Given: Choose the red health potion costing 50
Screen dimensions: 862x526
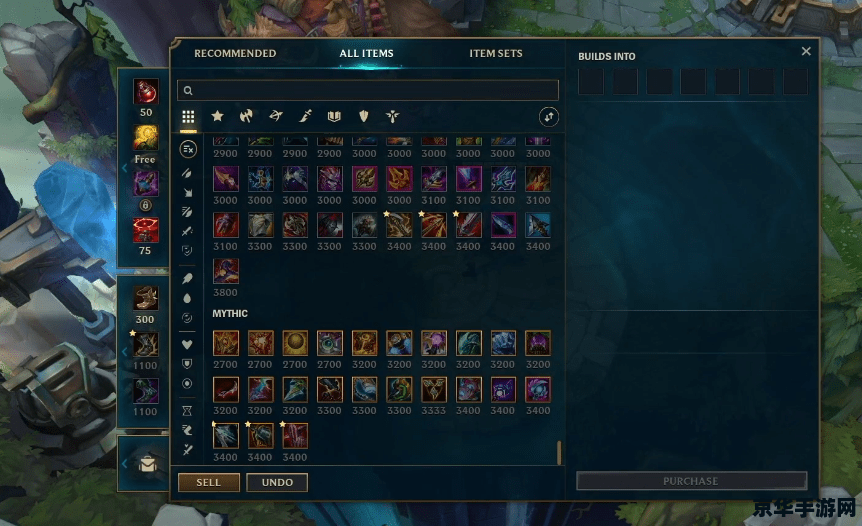Looking at the screenshot, I should (146, 91).
